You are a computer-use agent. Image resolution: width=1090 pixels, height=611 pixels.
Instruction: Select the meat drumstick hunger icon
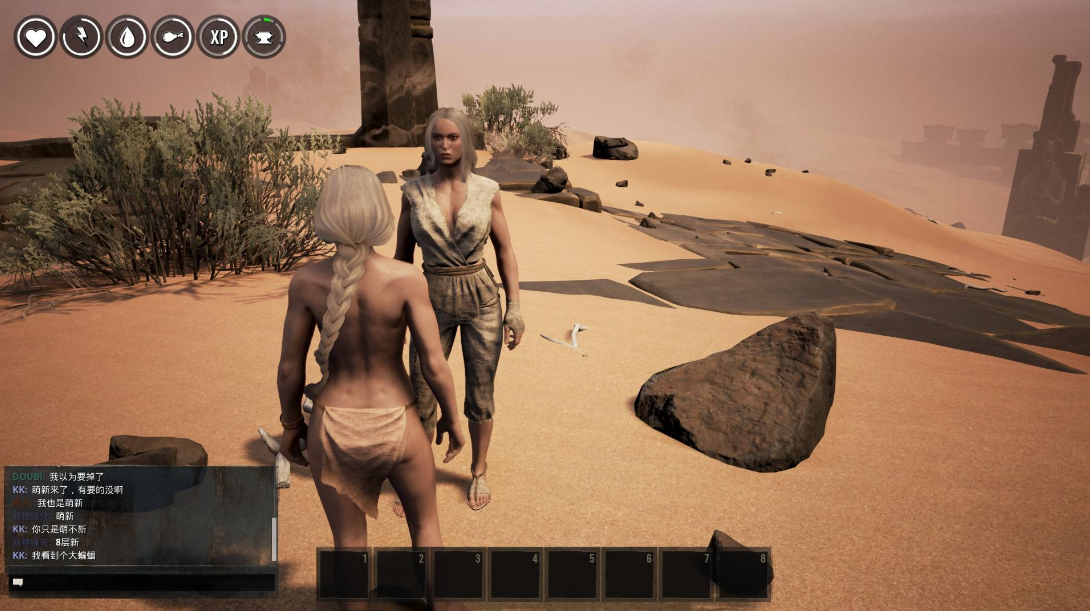tap(173, 37)
